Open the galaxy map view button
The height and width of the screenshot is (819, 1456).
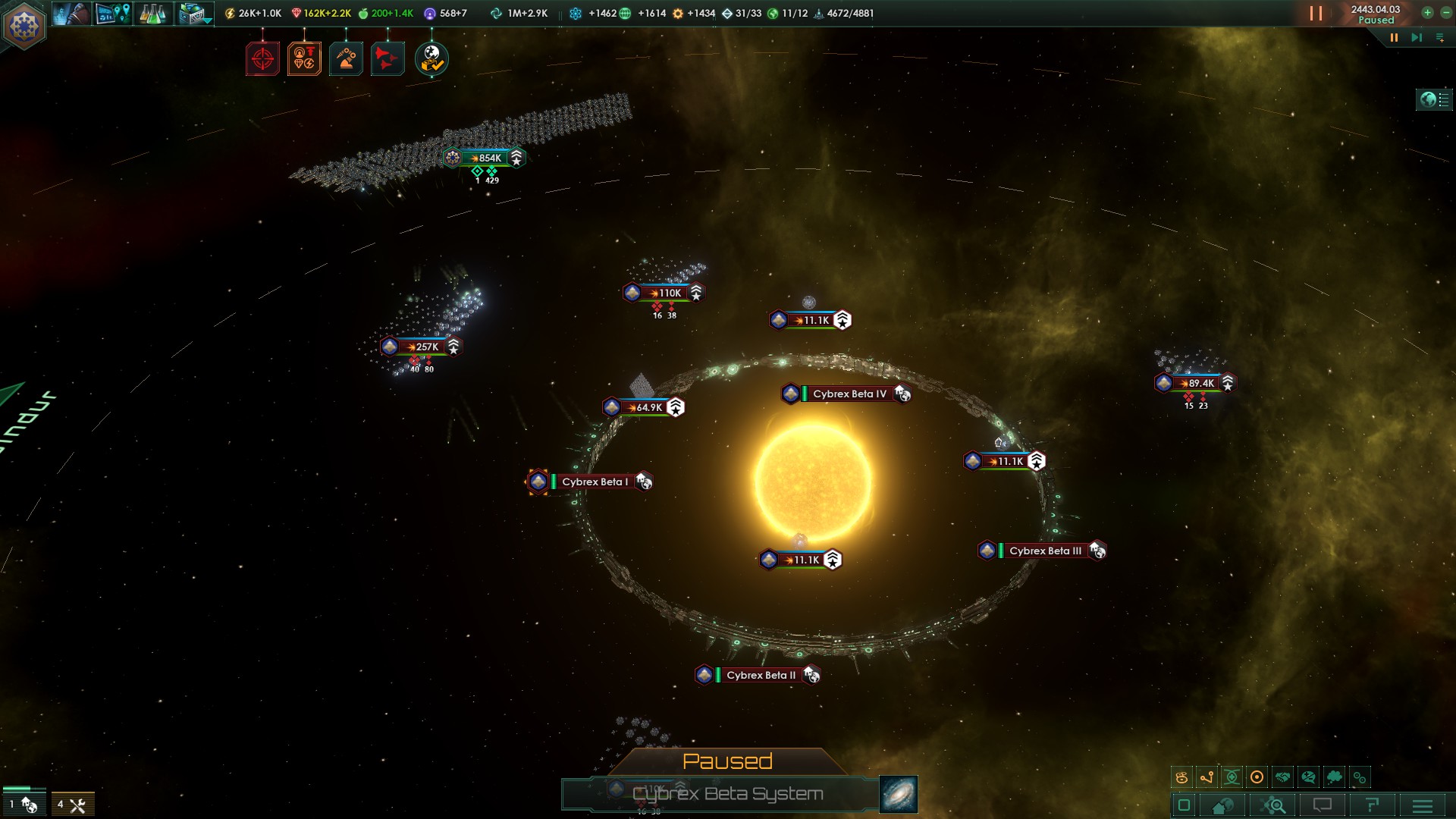click(899, 794)
